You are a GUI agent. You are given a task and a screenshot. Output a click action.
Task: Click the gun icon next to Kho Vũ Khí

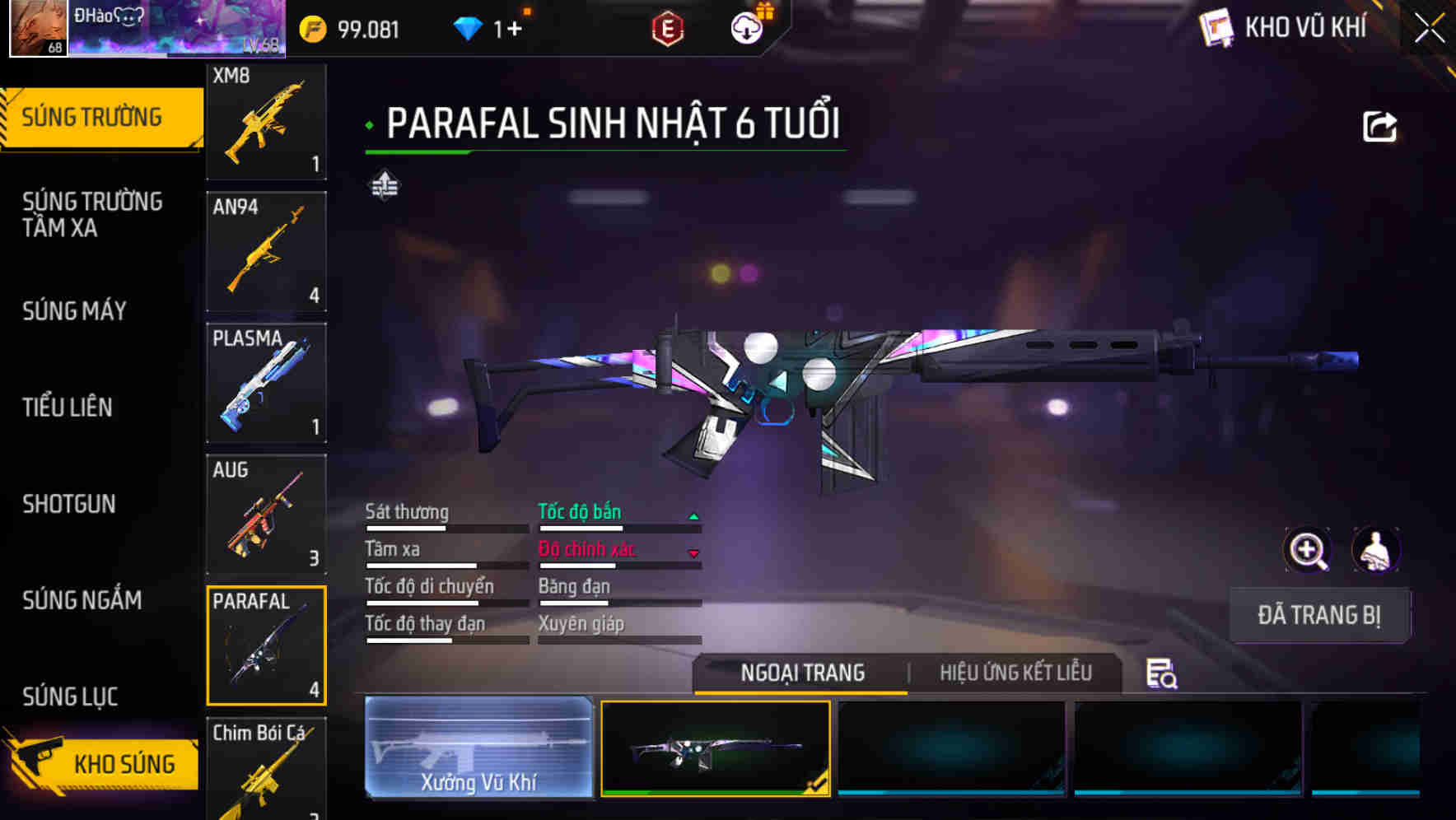tap(1216, 27)
